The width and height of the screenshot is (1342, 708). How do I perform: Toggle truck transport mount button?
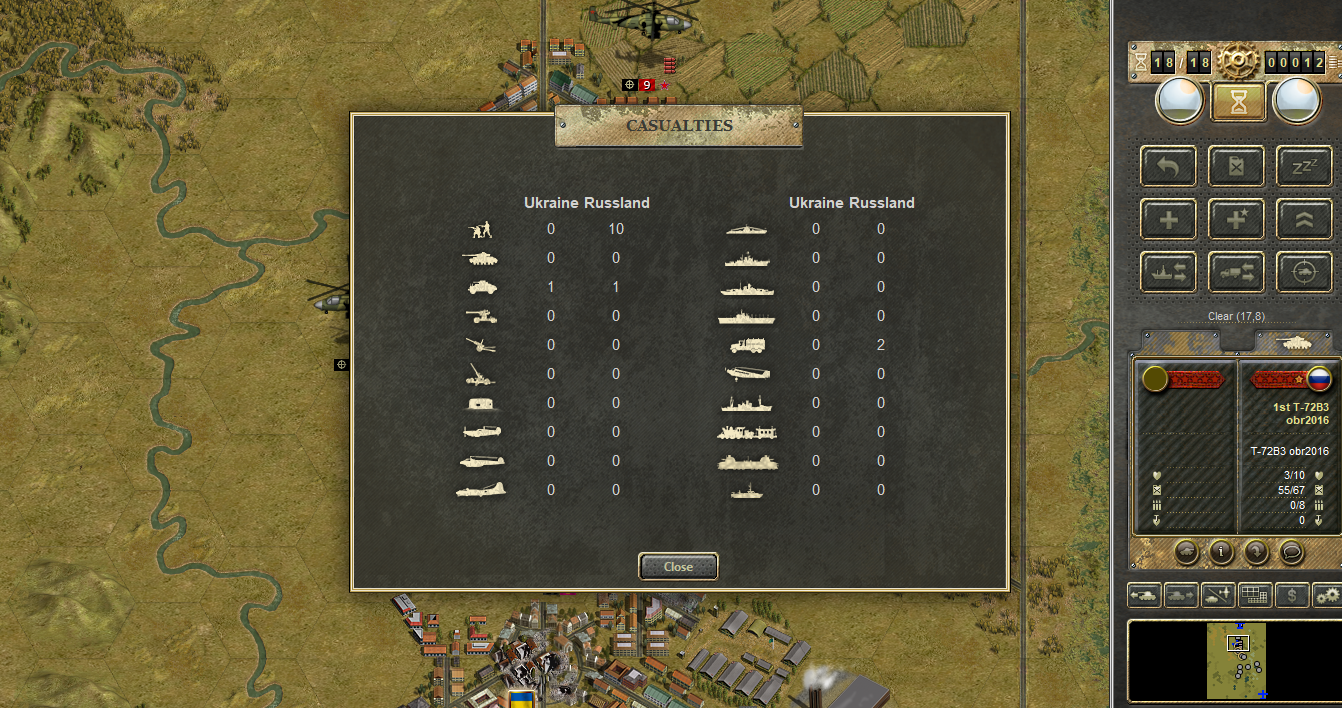coord(1237,273)
